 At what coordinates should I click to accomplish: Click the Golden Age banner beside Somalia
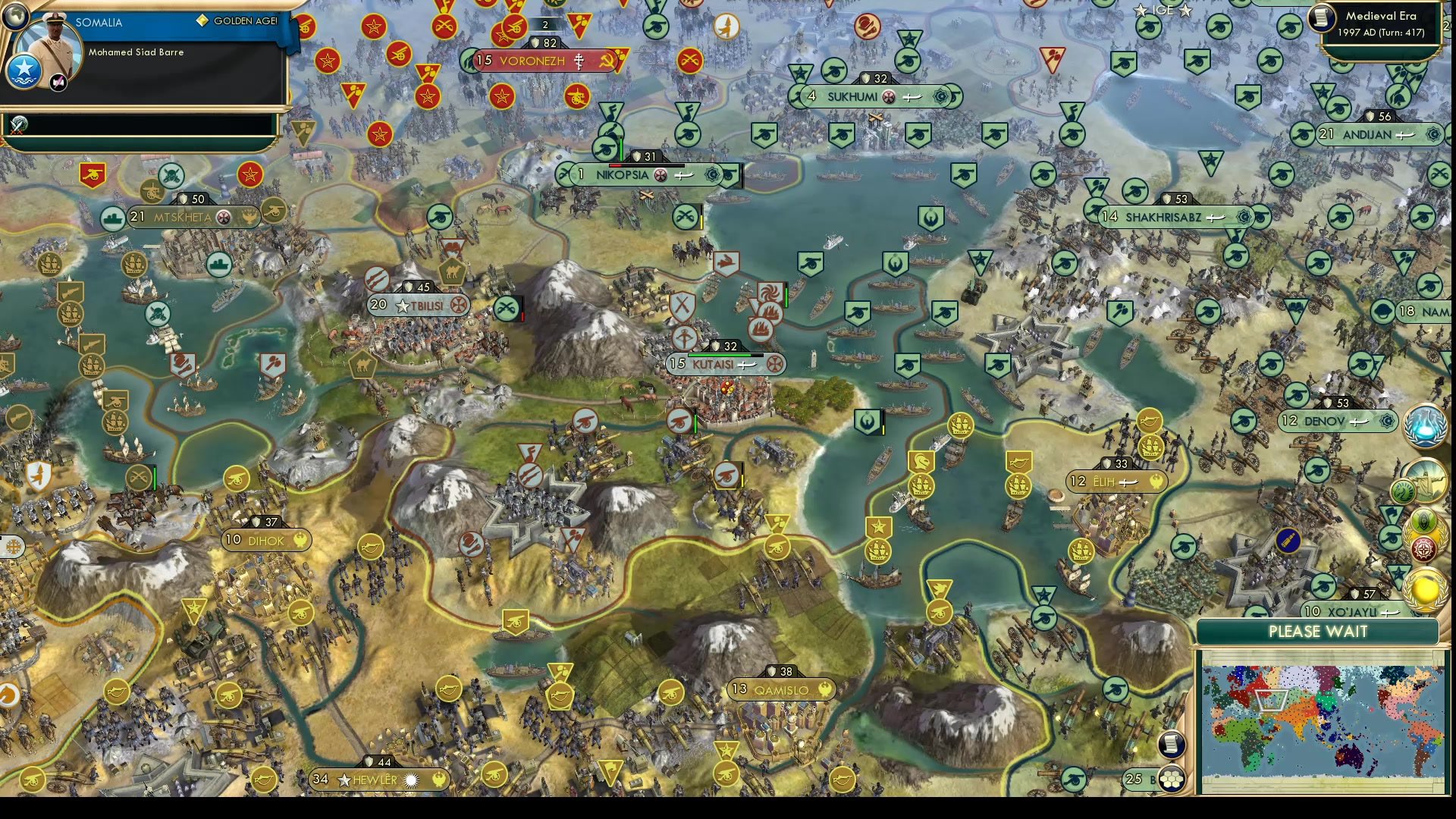pyautogui.click(x=240, y=21)
